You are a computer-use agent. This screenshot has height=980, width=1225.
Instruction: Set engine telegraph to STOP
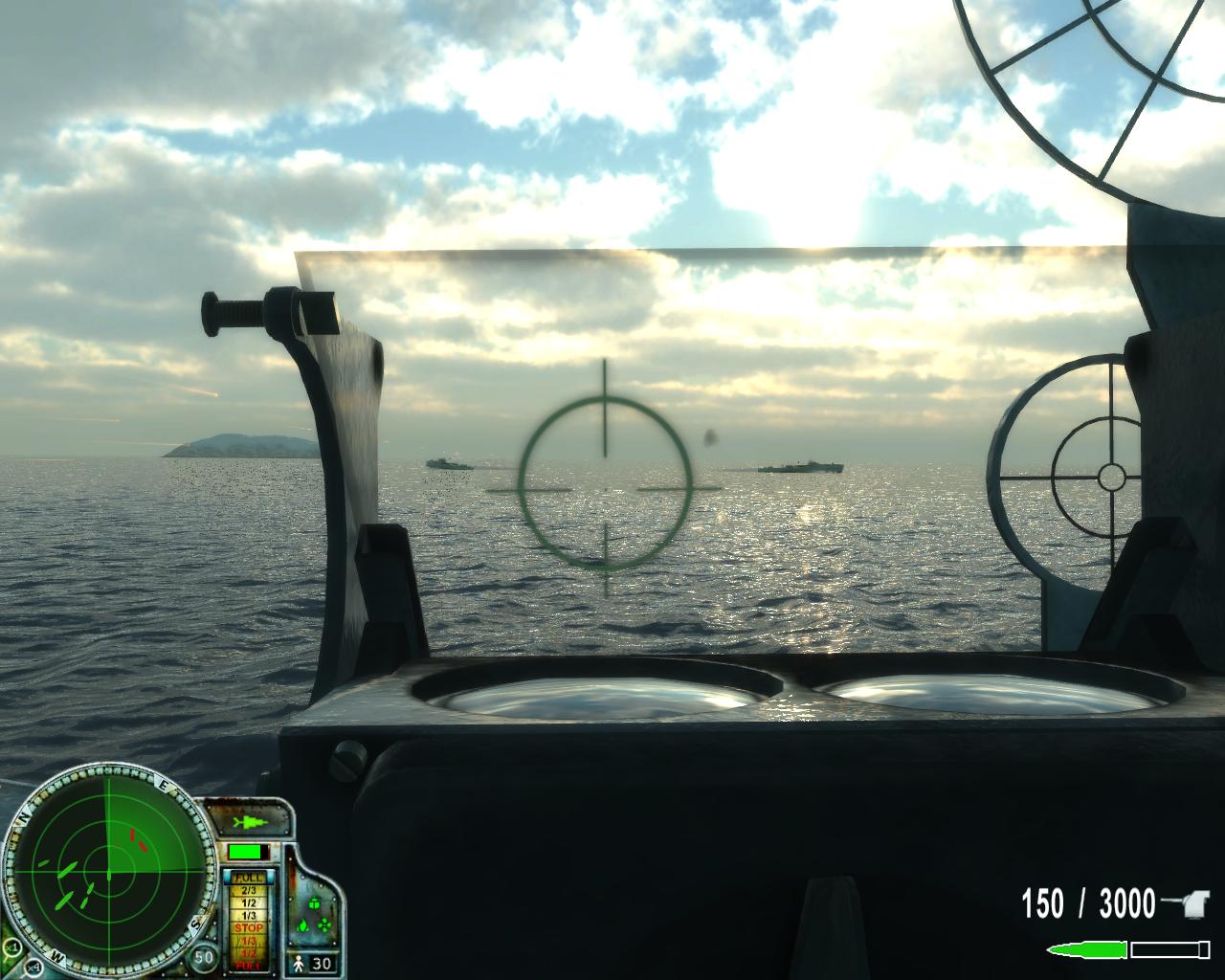click(249, 928)
